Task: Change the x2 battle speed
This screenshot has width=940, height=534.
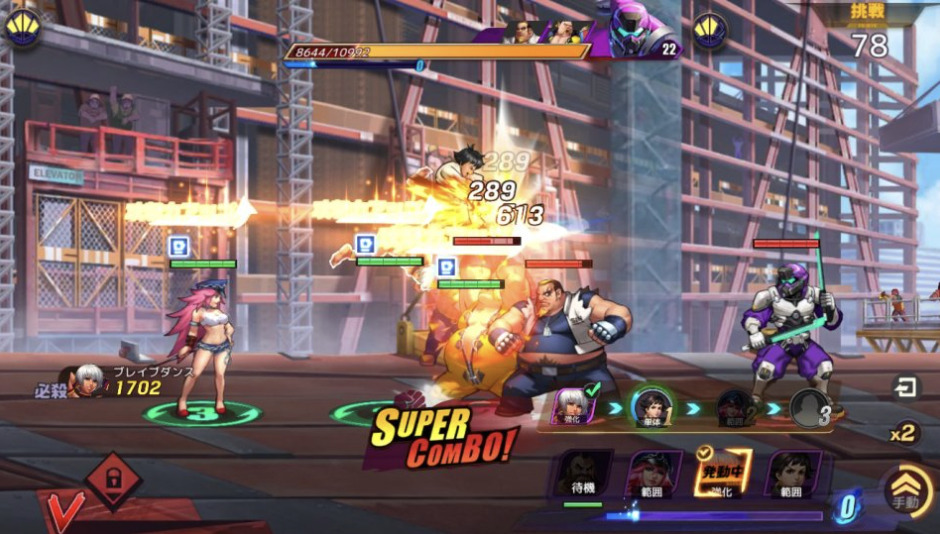Action: point(903,432)
